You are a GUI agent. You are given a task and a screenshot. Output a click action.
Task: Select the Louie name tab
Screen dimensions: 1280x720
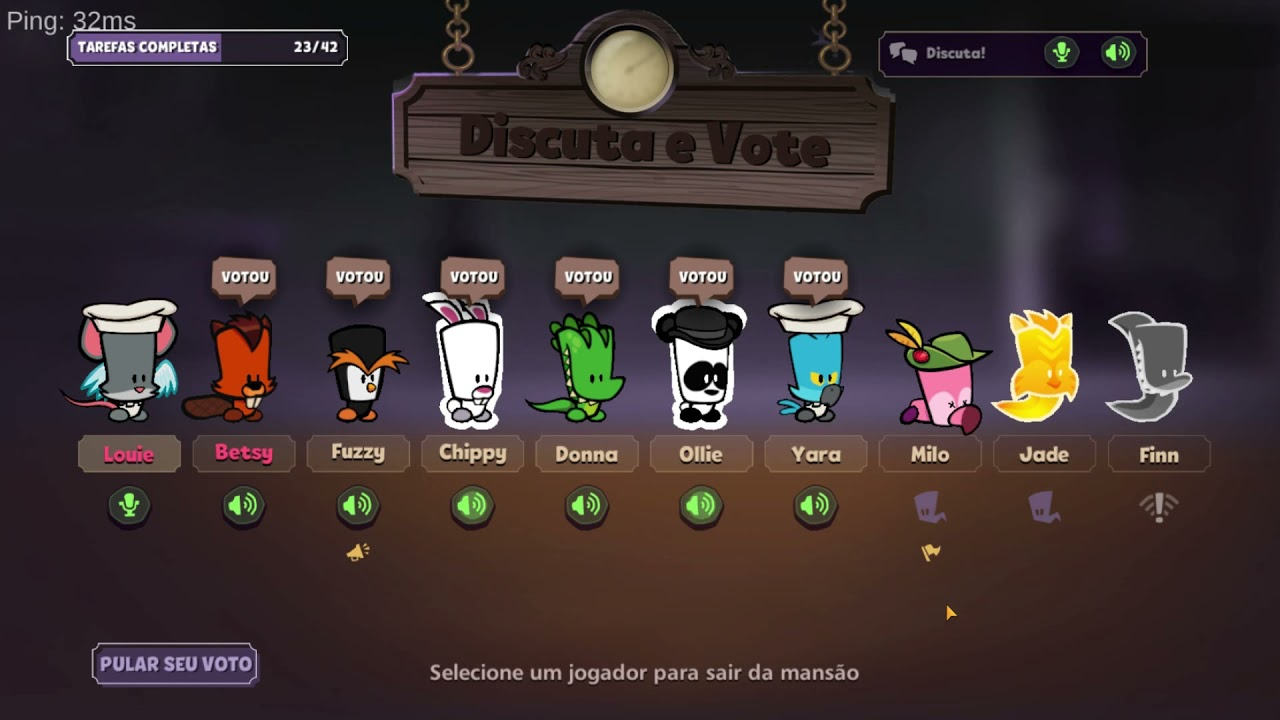129,454
